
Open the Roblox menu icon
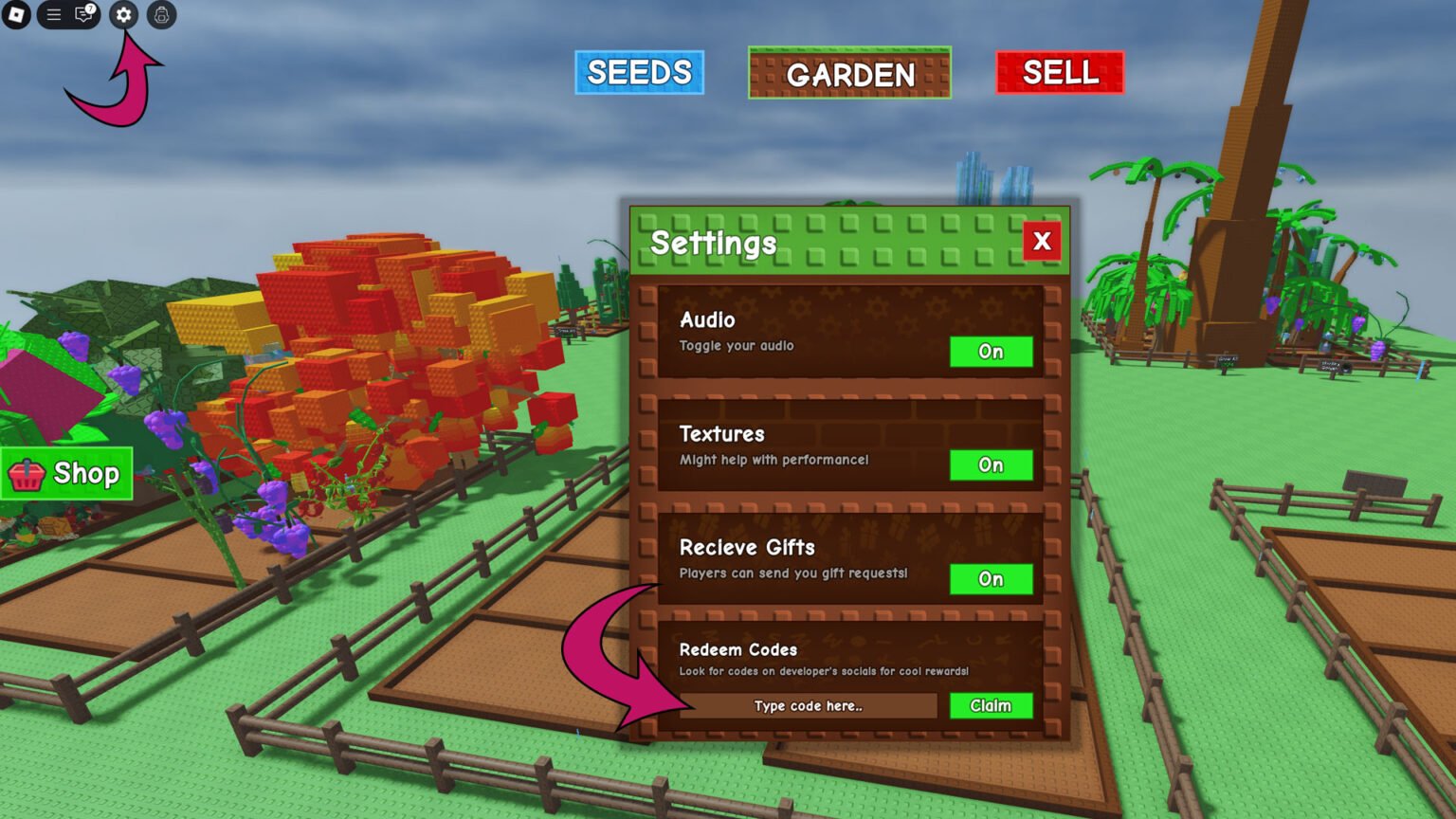14,15
